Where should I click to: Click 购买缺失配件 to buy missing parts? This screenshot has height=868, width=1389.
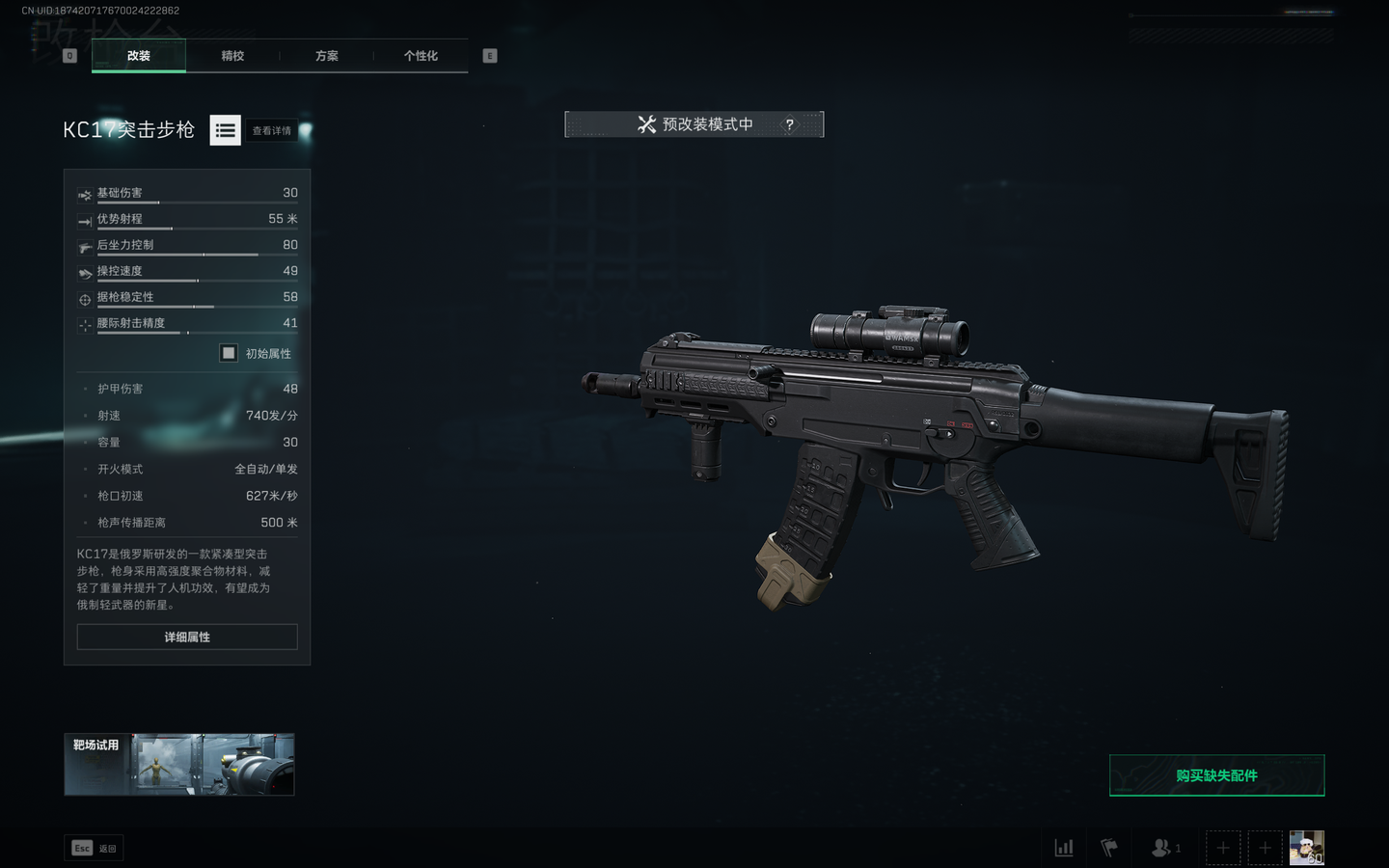pos(1216,775)
